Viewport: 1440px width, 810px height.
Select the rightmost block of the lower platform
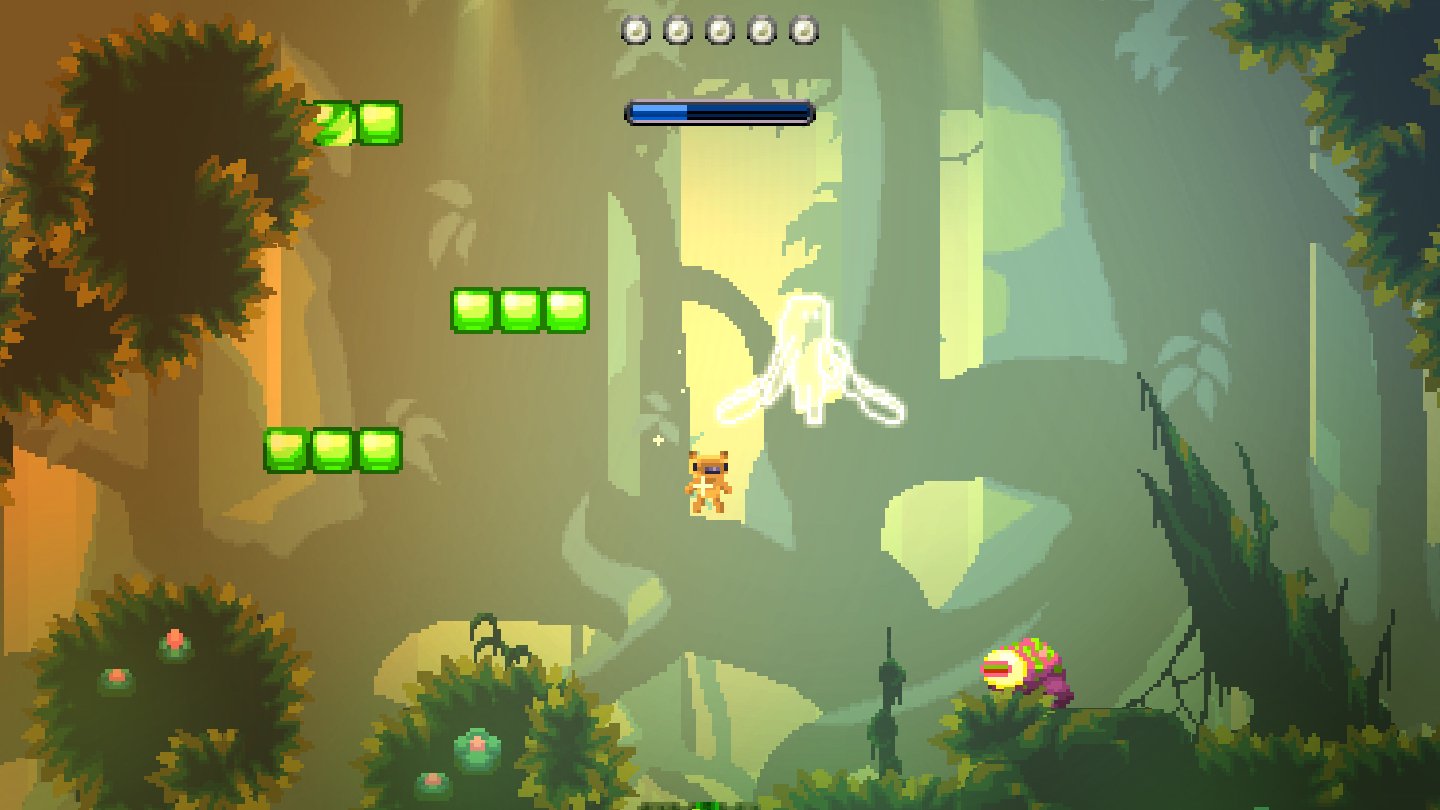tap(380, 450)
